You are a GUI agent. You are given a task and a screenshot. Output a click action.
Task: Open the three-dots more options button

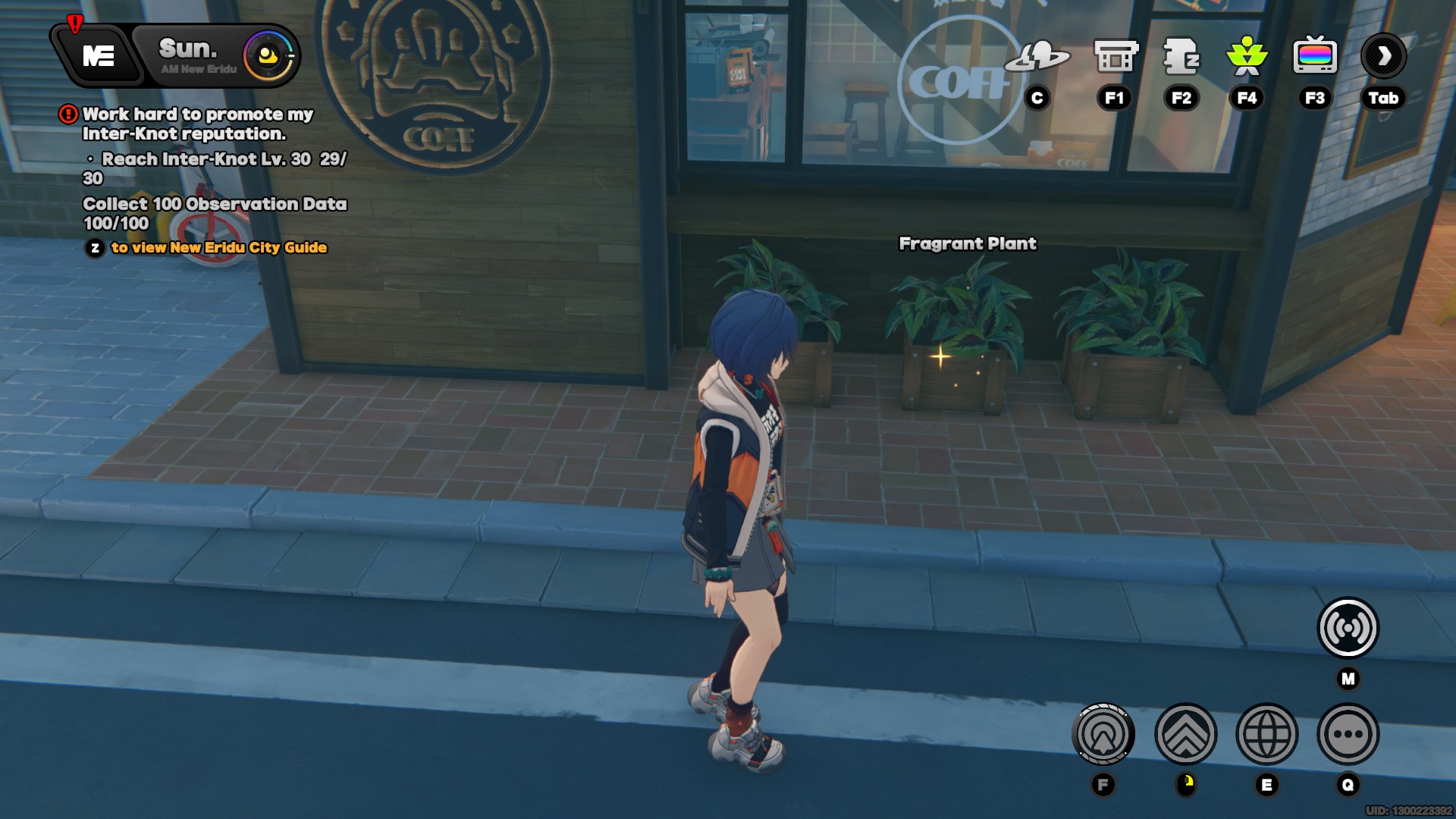pyautogui.click(x=1348, y=734)
